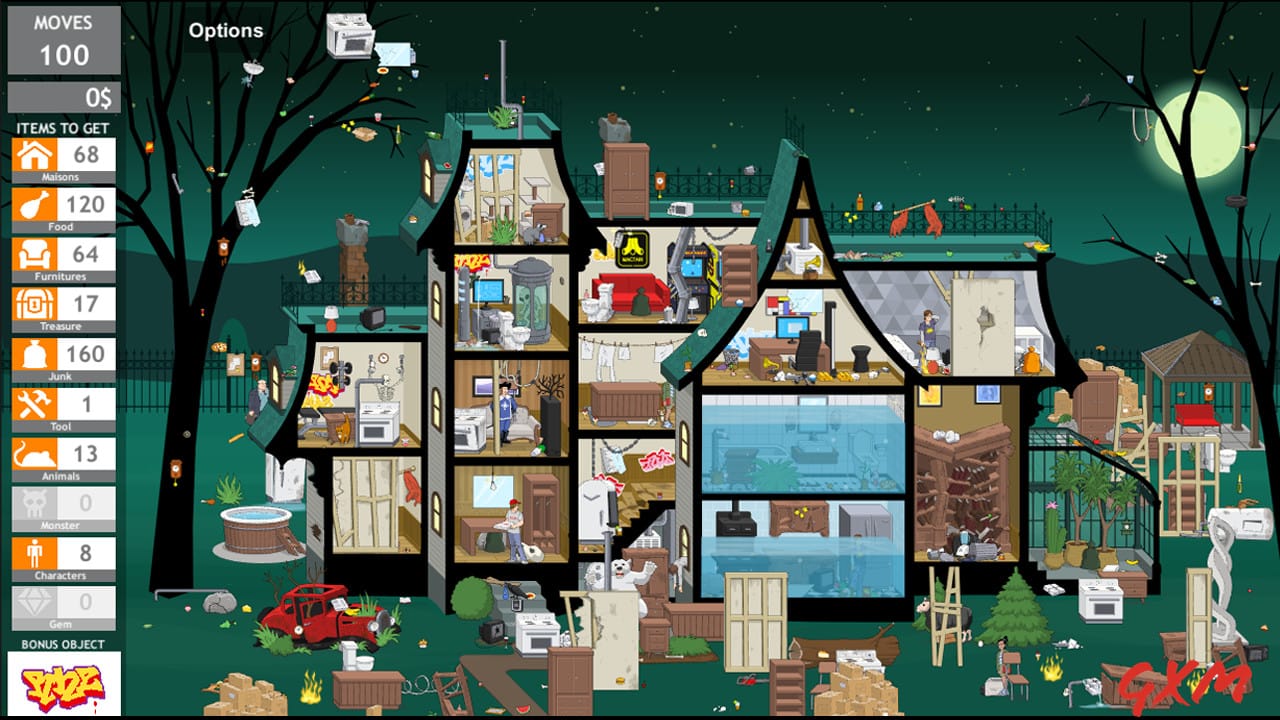Viewport: 1280px width, 720px height.
Task: Open the Options menu
Action: [226, 30]
